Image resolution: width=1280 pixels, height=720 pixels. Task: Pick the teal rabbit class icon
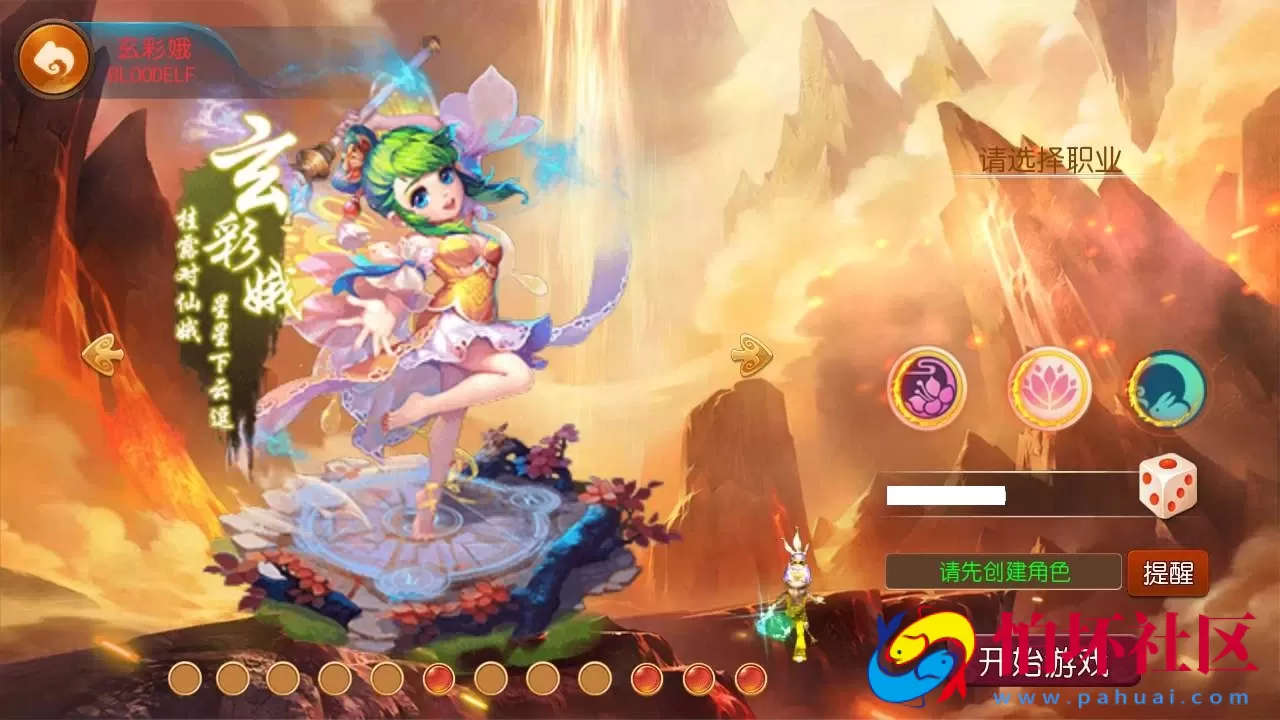tap(1167, 390)
